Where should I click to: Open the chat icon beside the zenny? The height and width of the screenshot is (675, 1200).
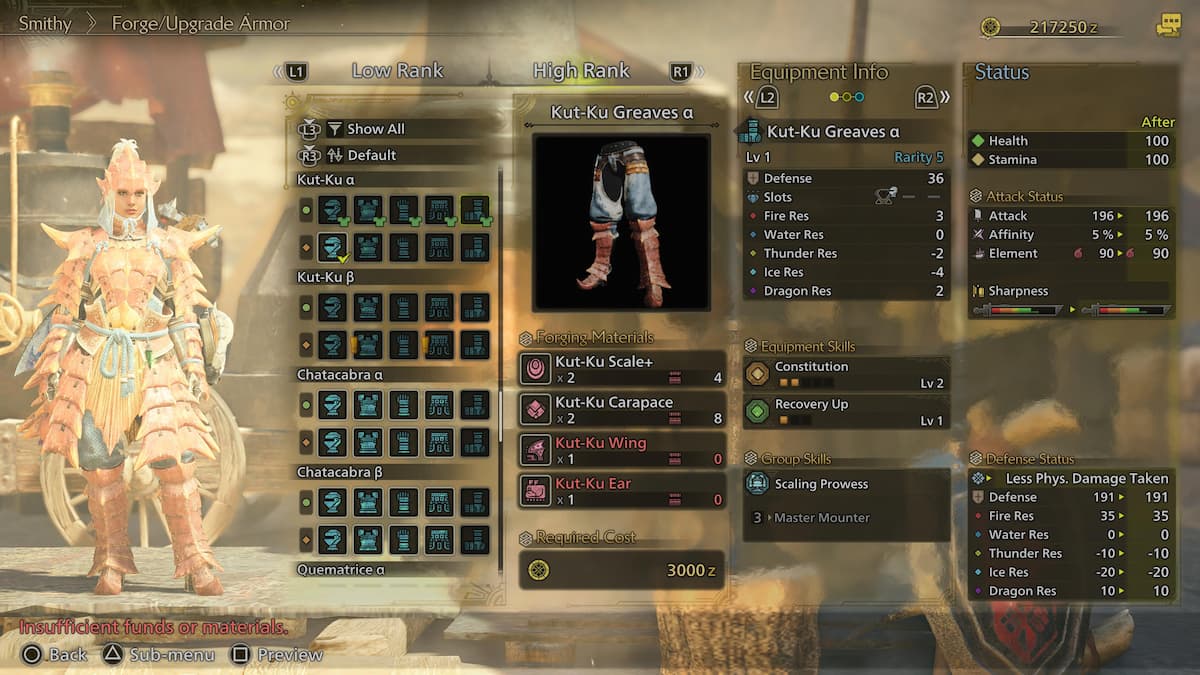(x=1168, y=26)
